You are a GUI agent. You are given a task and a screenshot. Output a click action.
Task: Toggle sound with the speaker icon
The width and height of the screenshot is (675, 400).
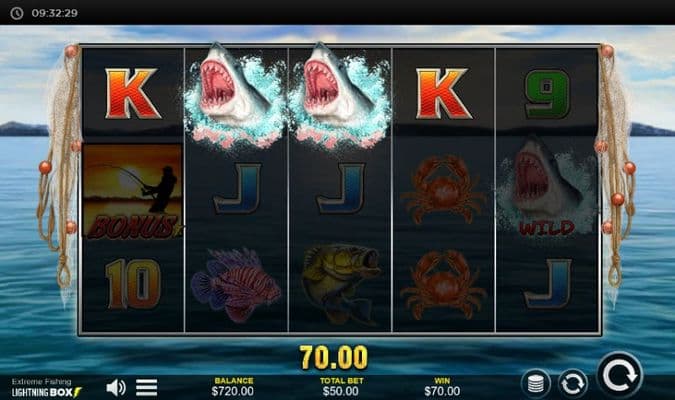117,386
